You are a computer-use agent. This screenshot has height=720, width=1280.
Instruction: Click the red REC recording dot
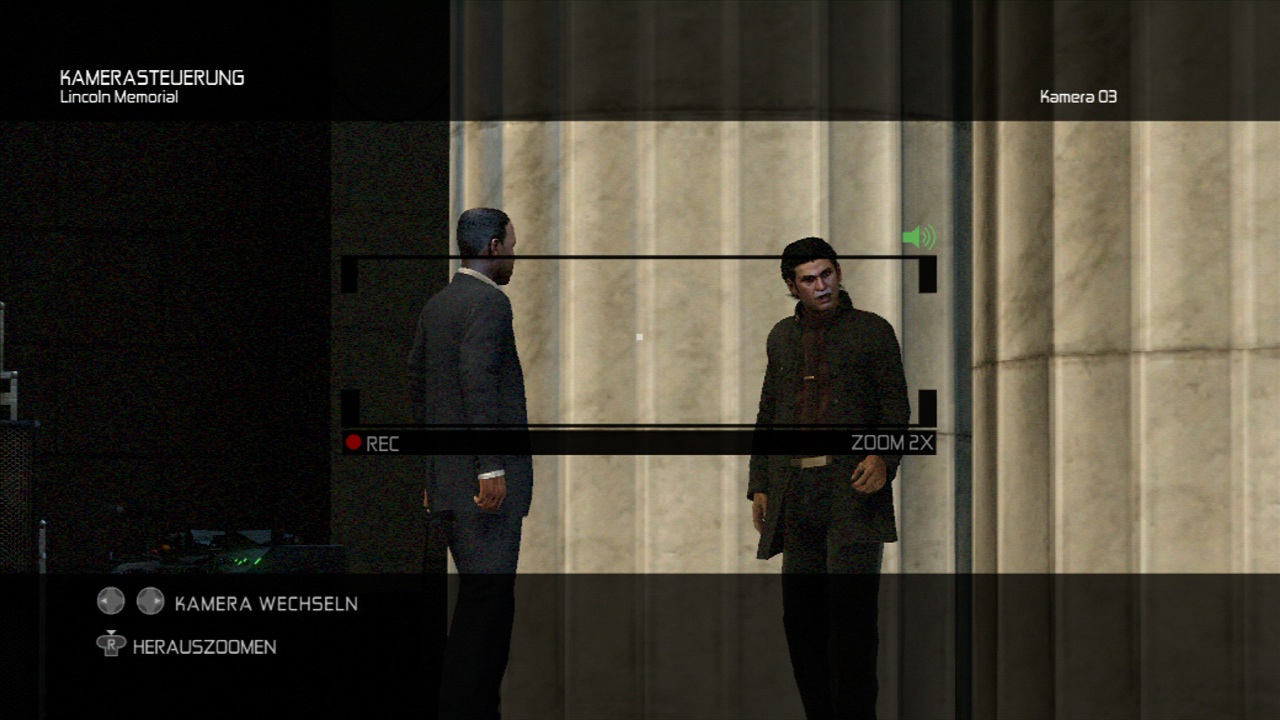(355, 443)
